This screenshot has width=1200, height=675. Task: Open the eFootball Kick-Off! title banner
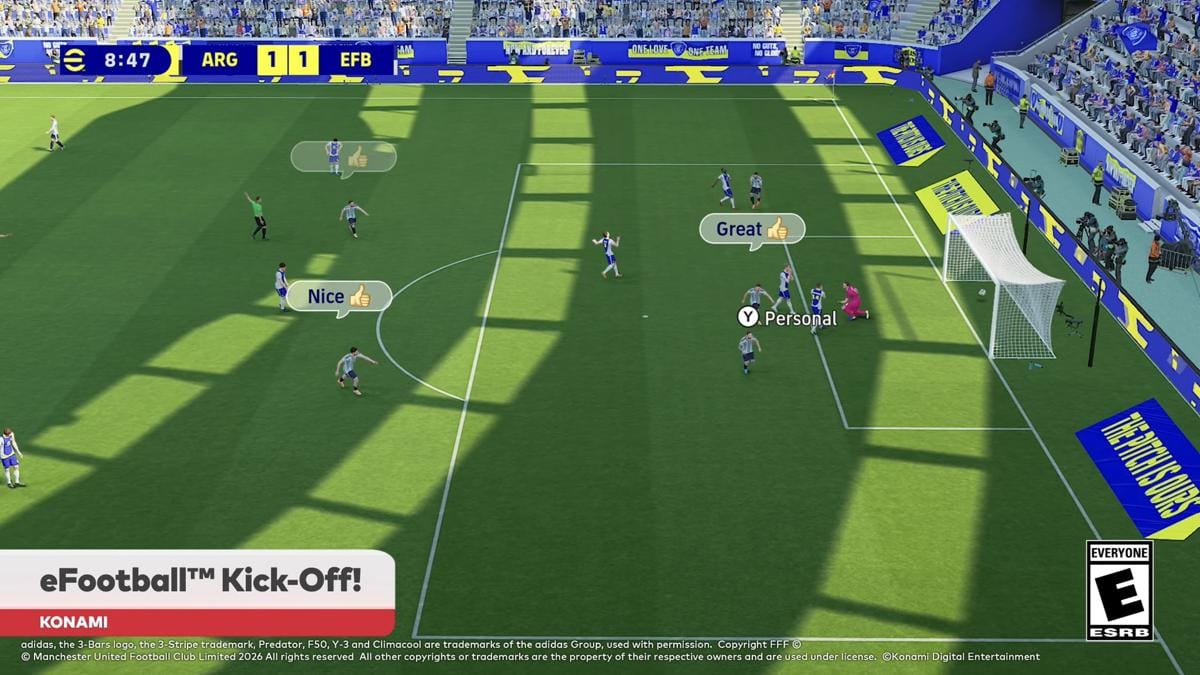pyautogui.click(x=198, y=581)
